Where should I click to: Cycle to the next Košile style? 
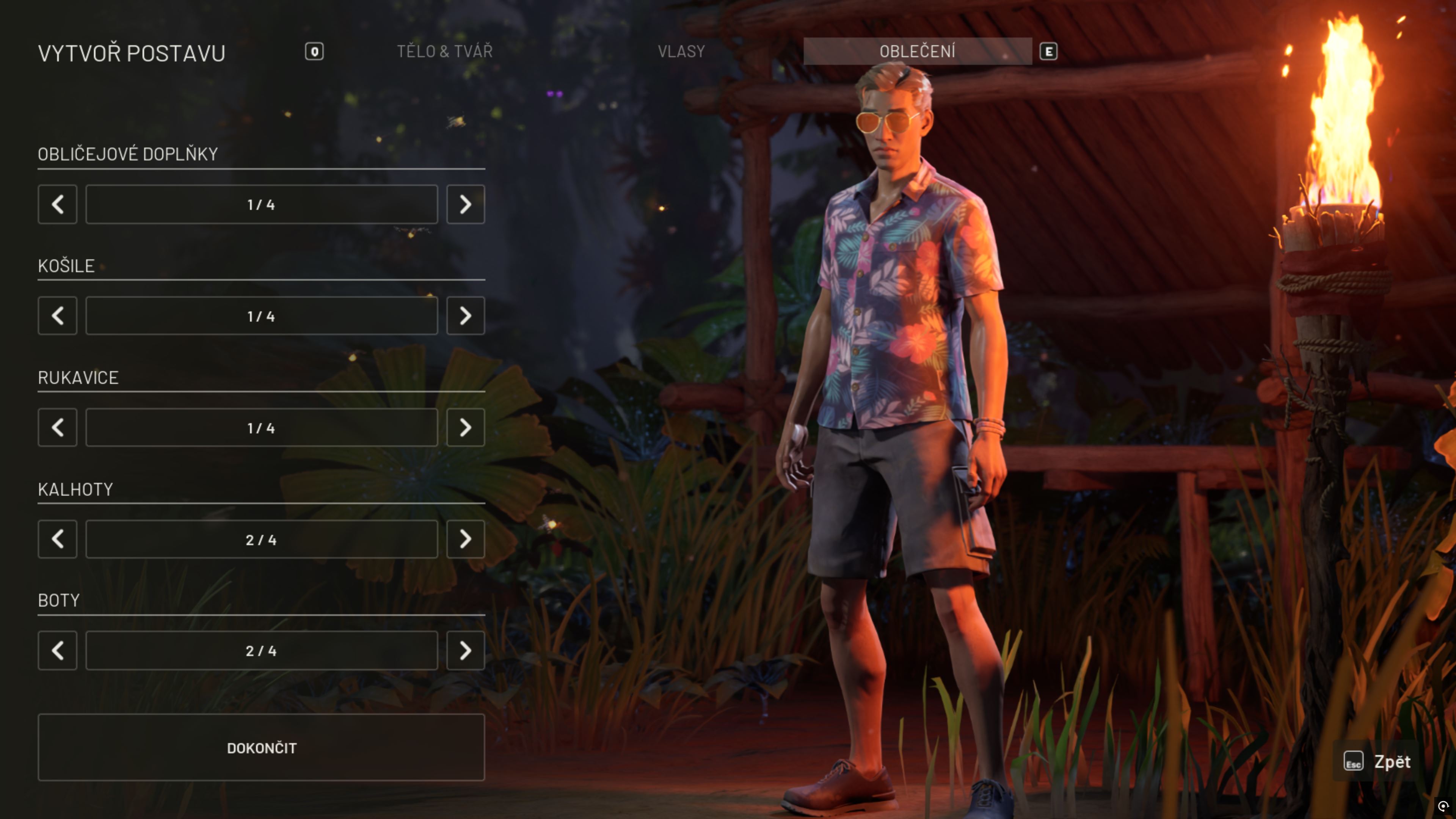coord(465,316)
